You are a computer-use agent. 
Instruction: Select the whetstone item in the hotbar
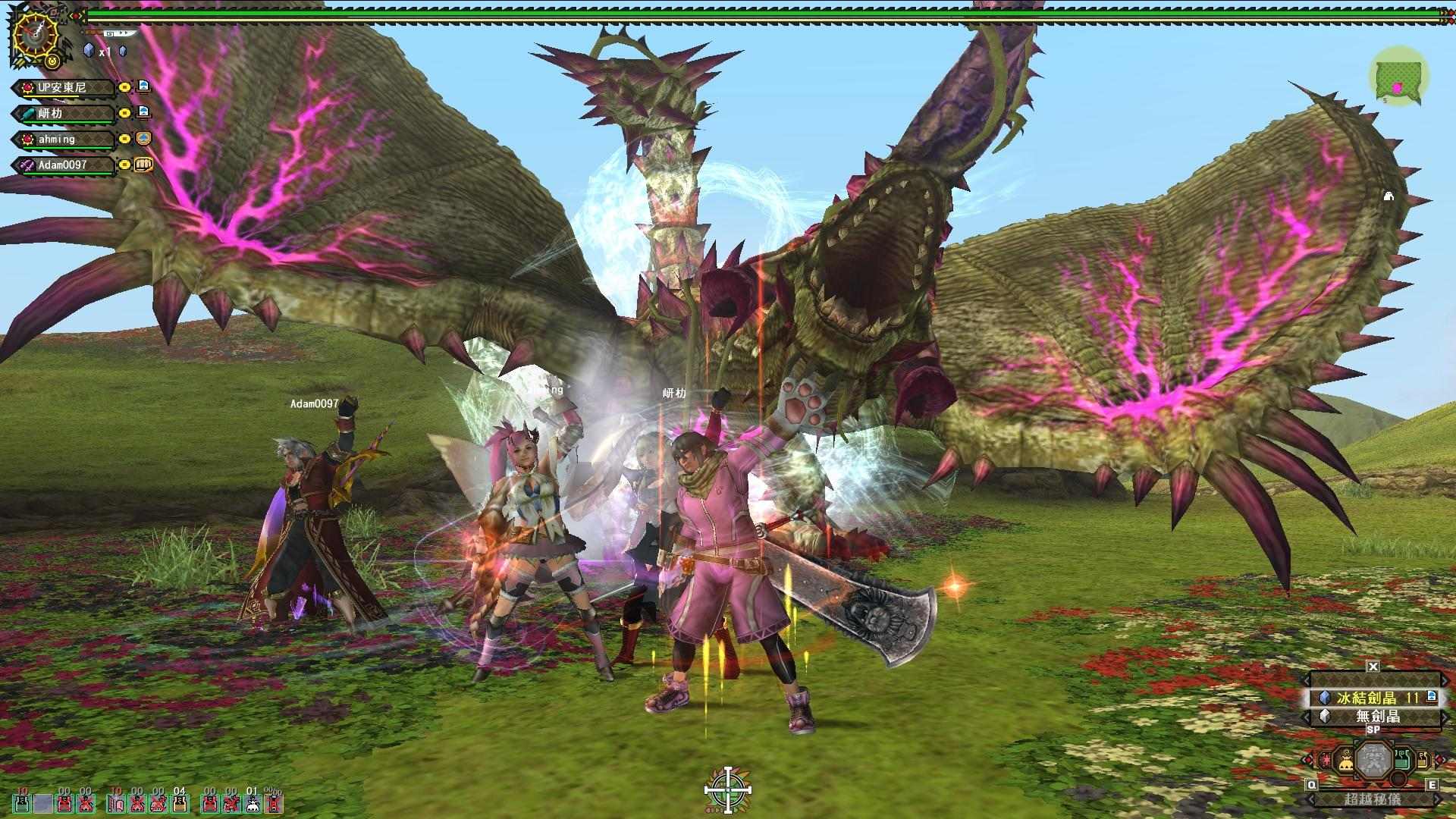[x=117, y=804]
